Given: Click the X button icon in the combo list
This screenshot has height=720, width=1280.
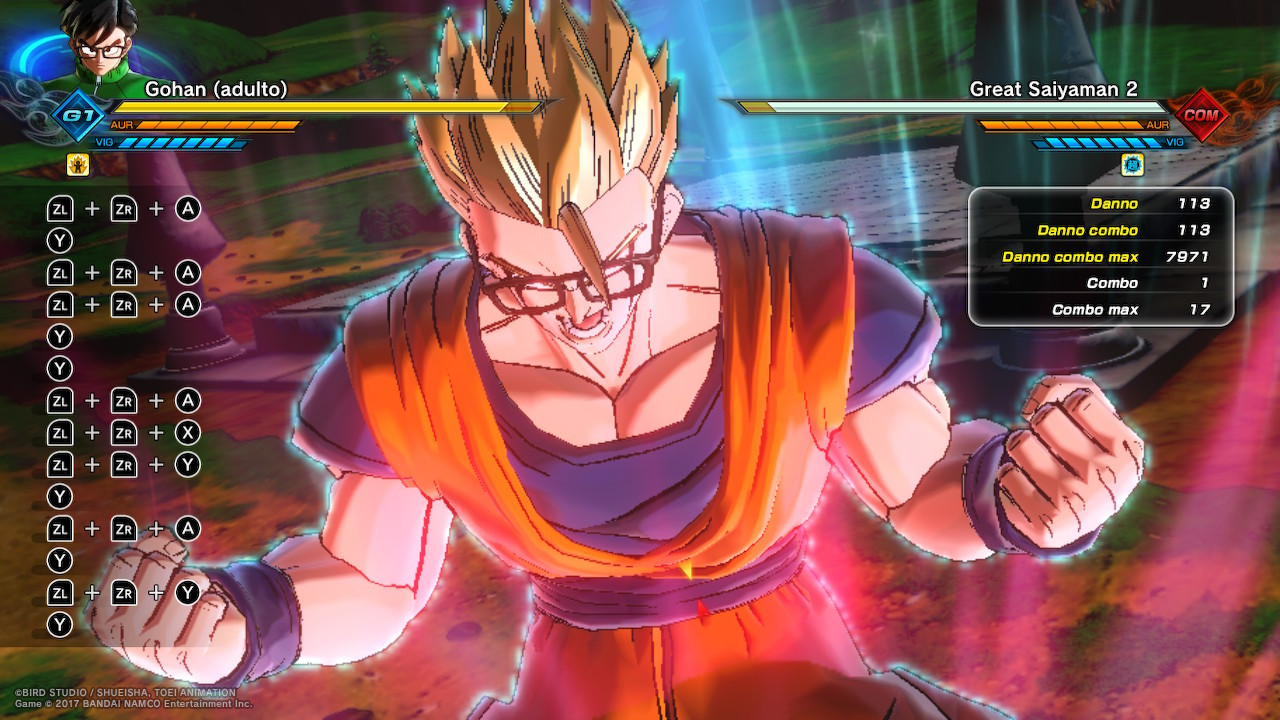Looking at the screenshot, I should pyautogui.click(x=188, y=432).
